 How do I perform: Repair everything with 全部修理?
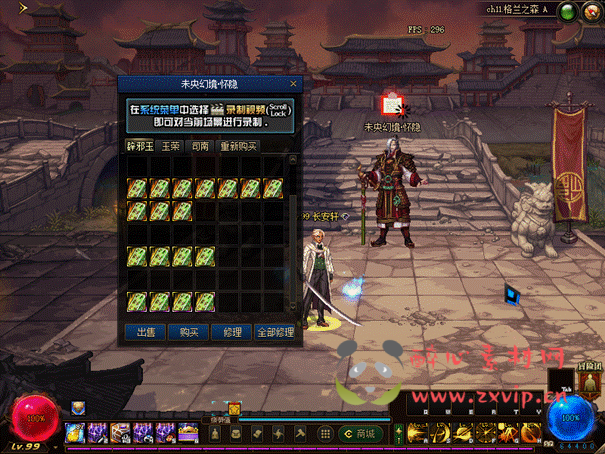[275, 331]
